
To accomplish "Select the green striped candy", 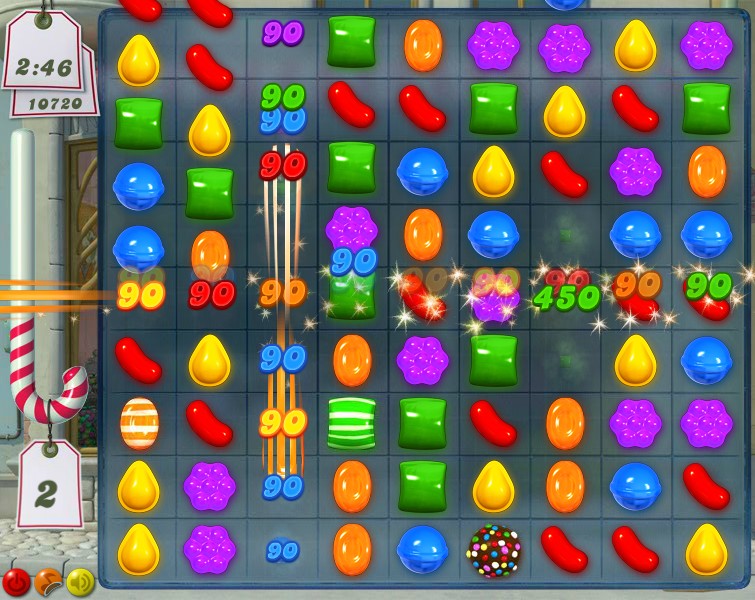I will pyautogui.click(x=351, y=422).
